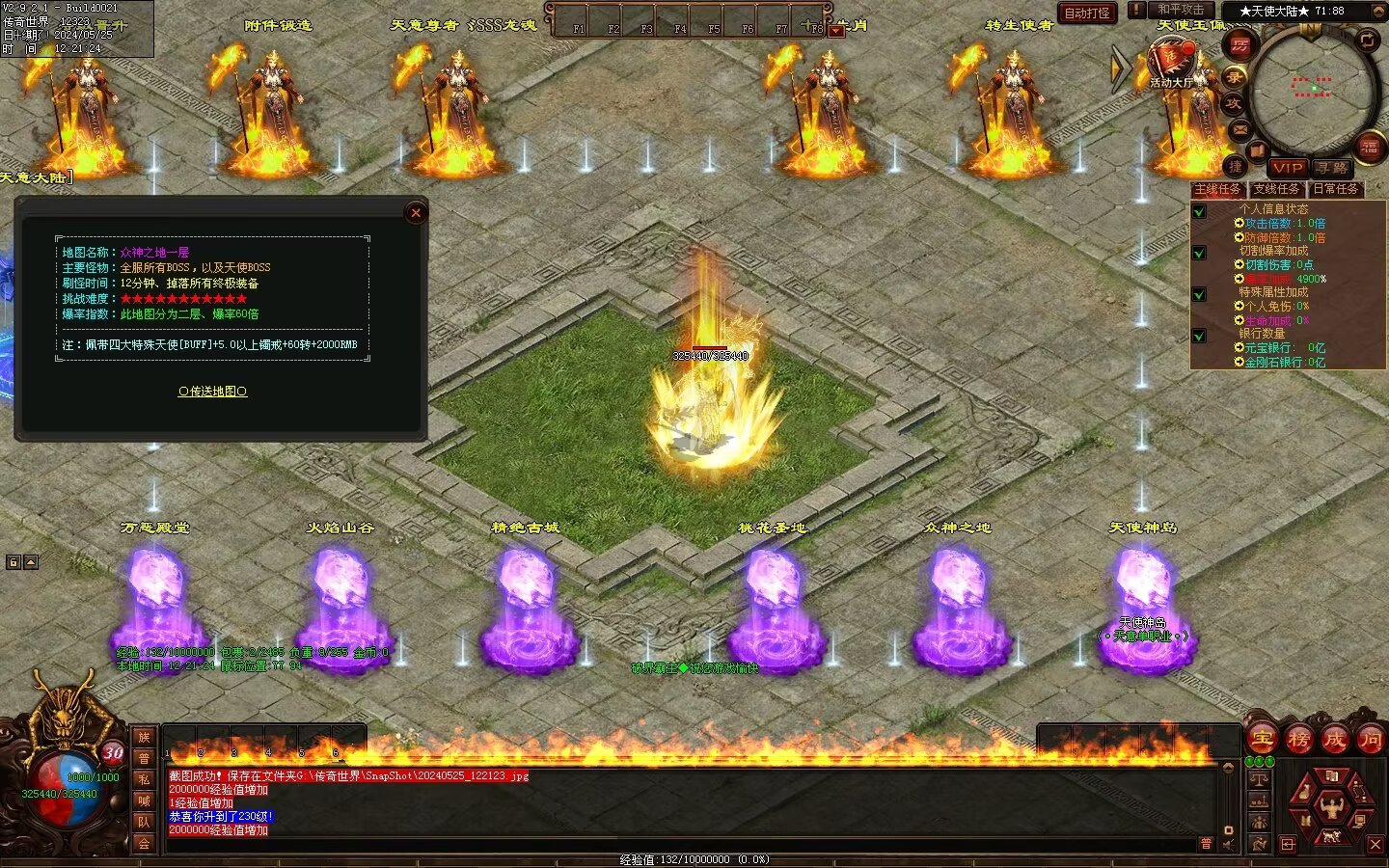
Task: Open the VIP panel
Action: (x=1287, y=168)
